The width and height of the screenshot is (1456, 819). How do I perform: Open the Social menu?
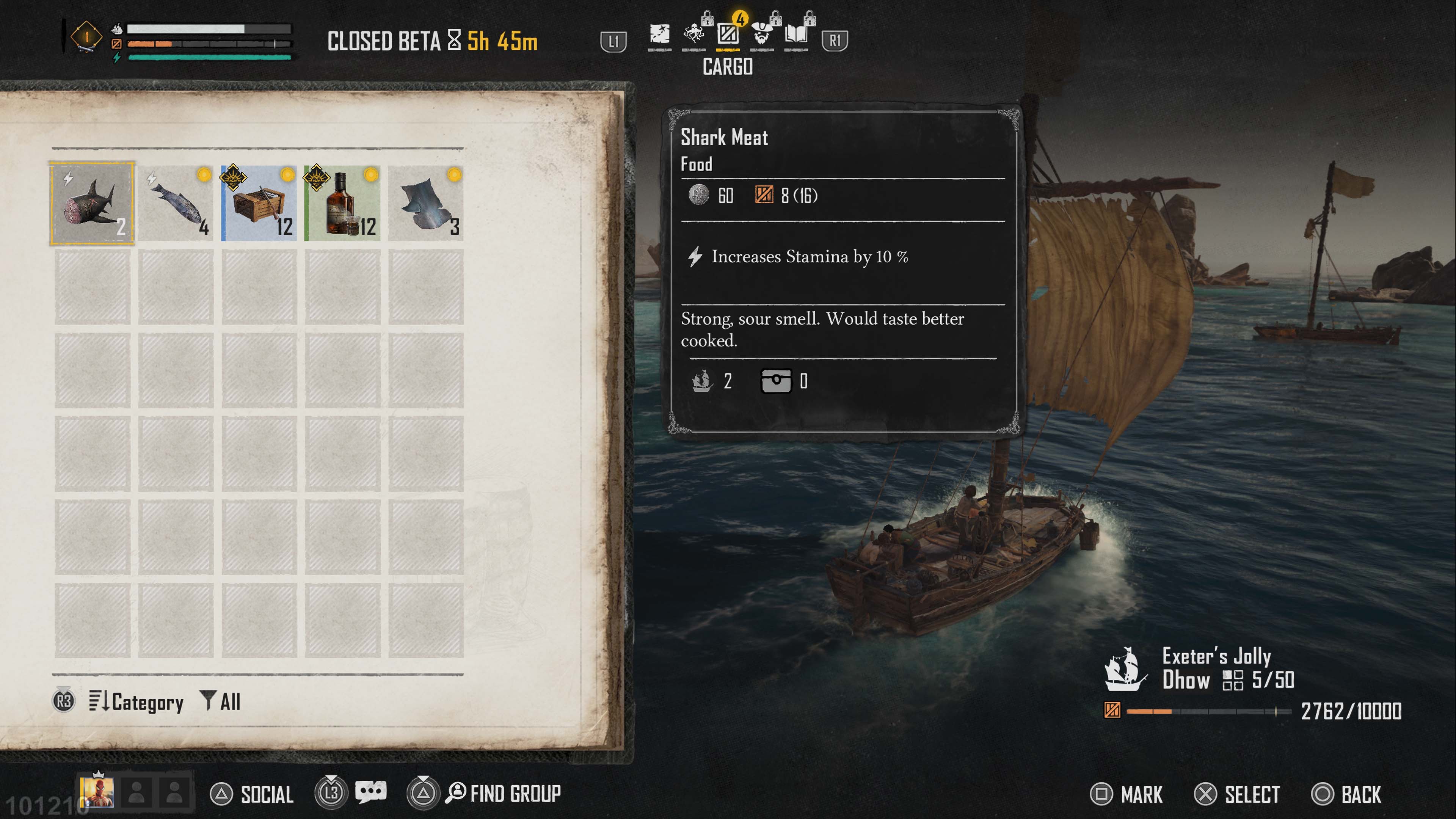252,794
